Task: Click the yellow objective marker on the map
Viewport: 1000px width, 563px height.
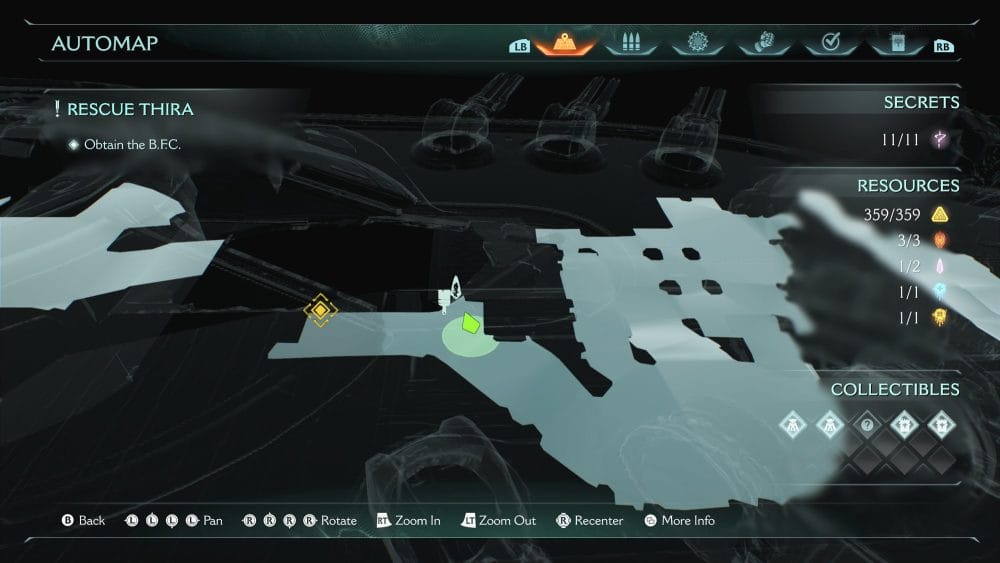Action: [x=320, y=311]
